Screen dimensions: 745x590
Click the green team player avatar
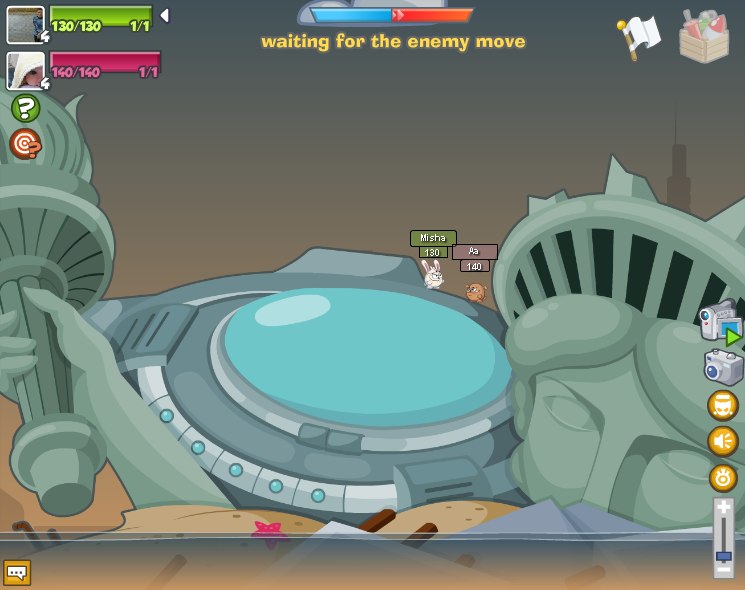pyautogui.click(x=25, y=24)
